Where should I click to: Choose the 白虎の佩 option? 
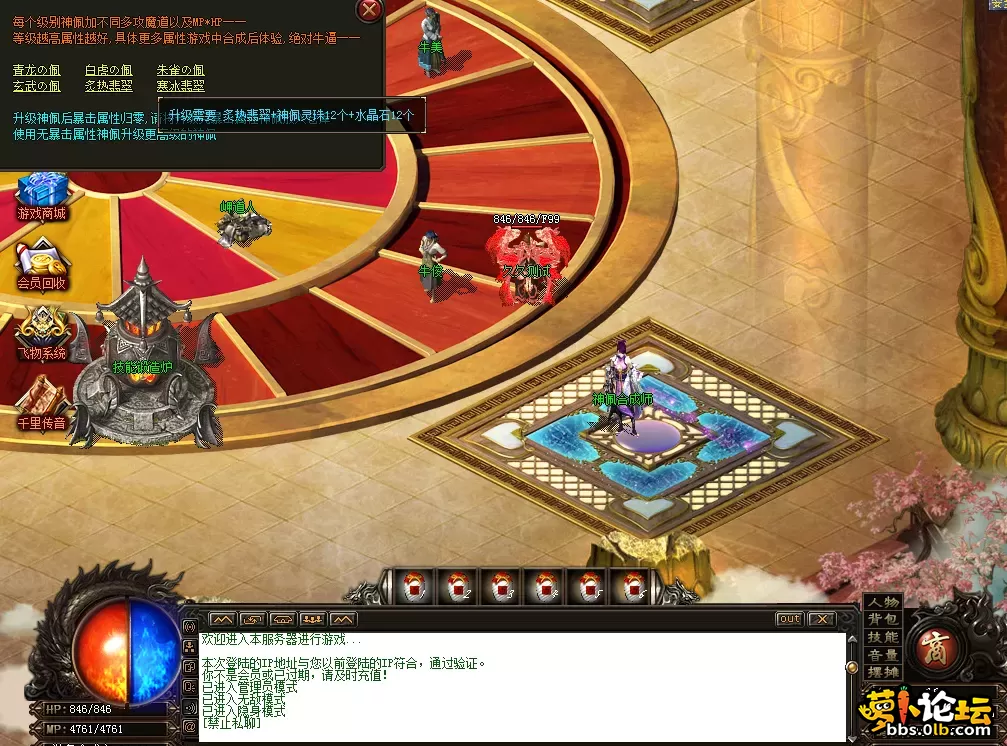tap(108, 70)
